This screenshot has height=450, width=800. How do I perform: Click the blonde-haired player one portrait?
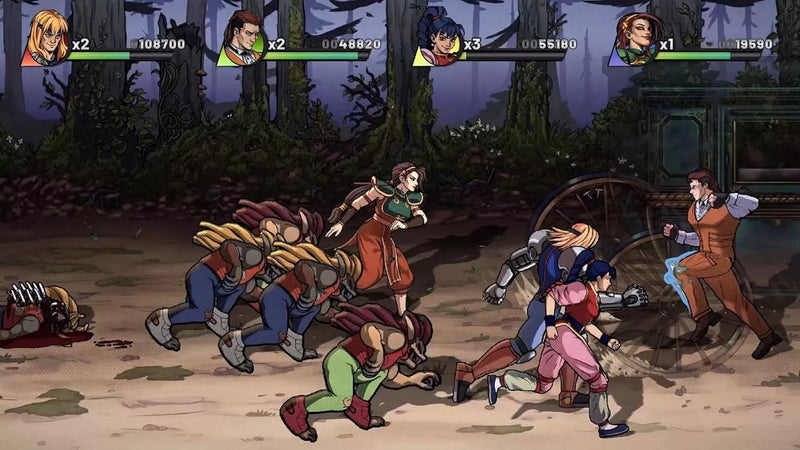(45, 37)
